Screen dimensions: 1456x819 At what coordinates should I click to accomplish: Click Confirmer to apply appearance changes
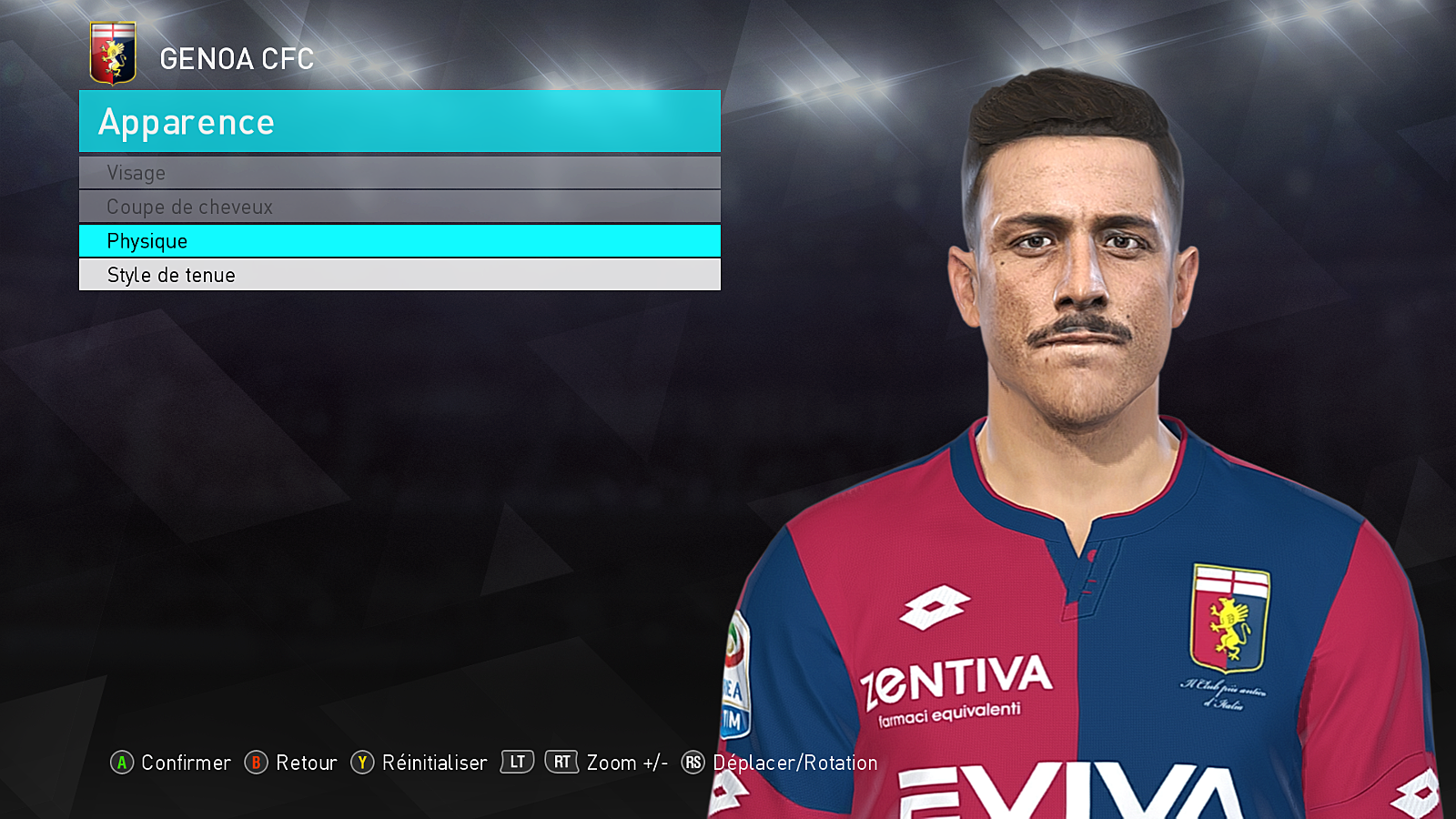click(185, 763)
